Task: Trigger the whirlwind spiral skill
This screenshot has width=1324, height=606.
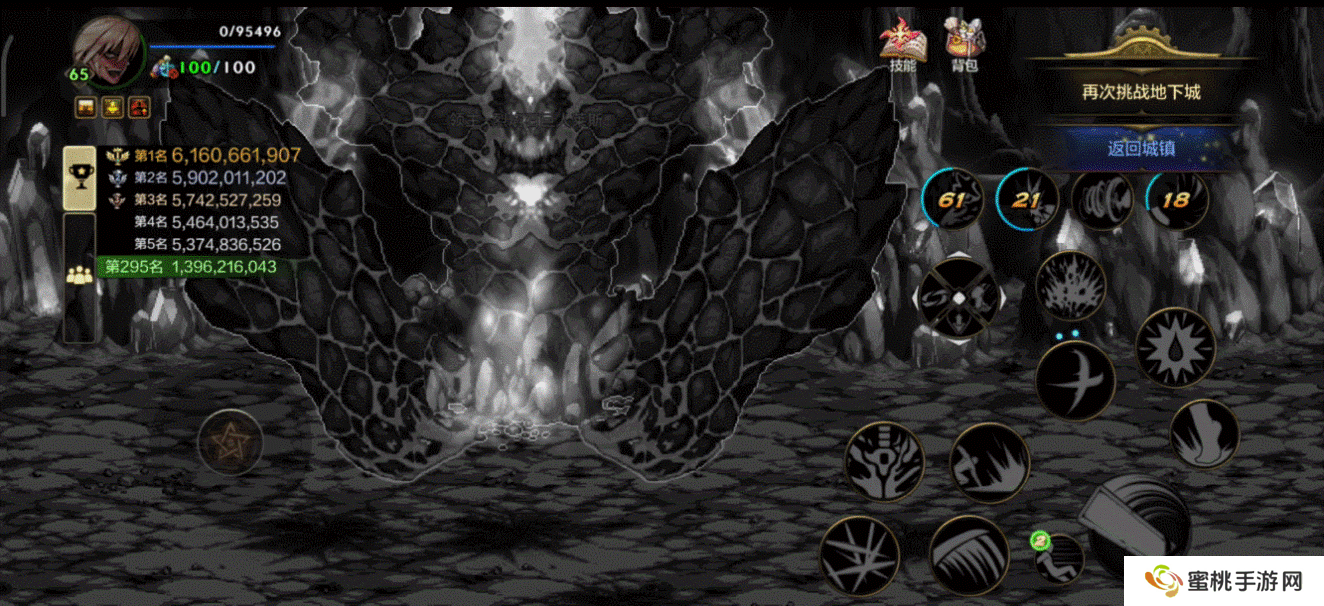Action: pos(1102,199)
